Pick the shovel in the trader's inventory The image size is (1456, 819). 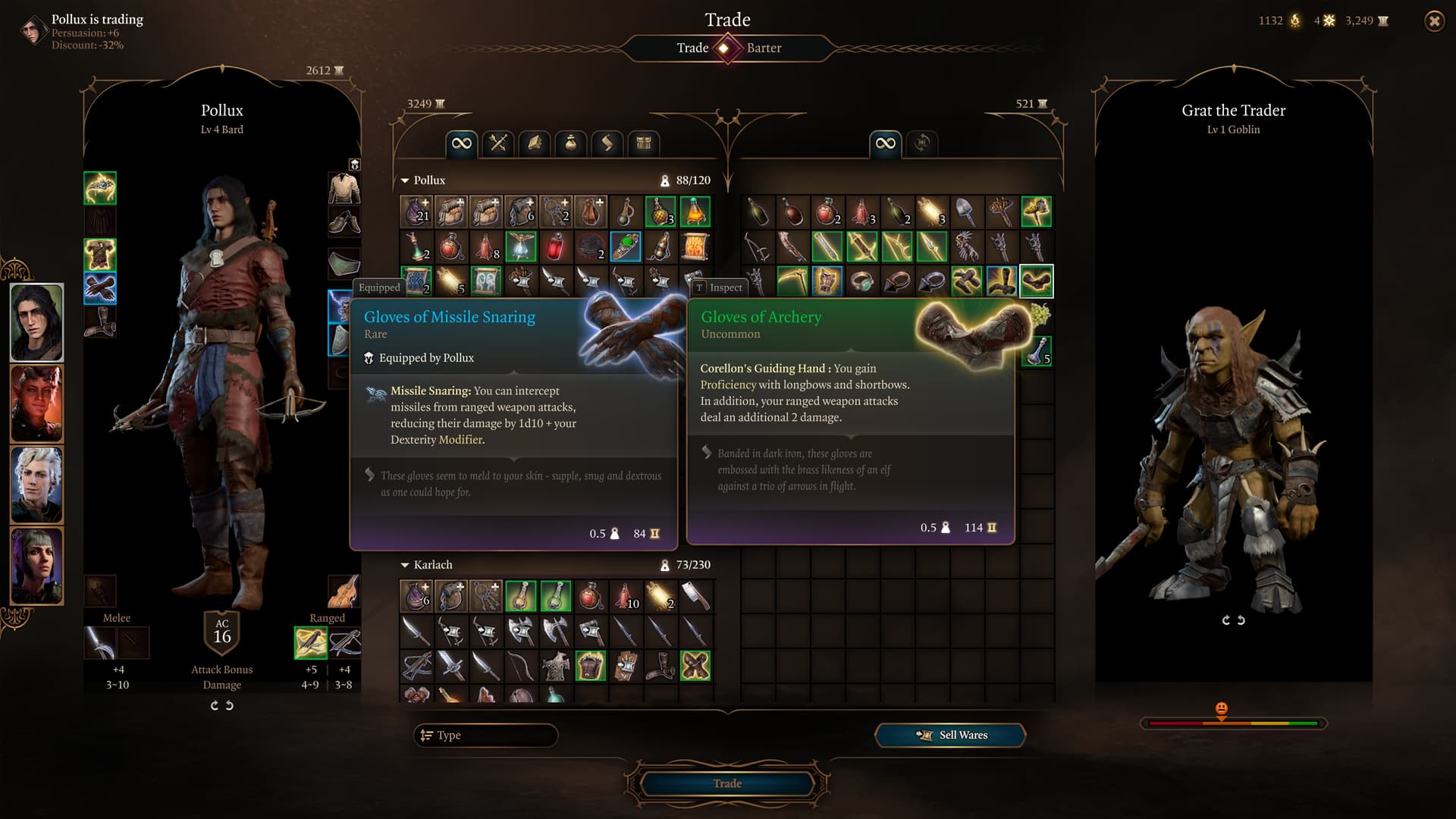point(966,212)
